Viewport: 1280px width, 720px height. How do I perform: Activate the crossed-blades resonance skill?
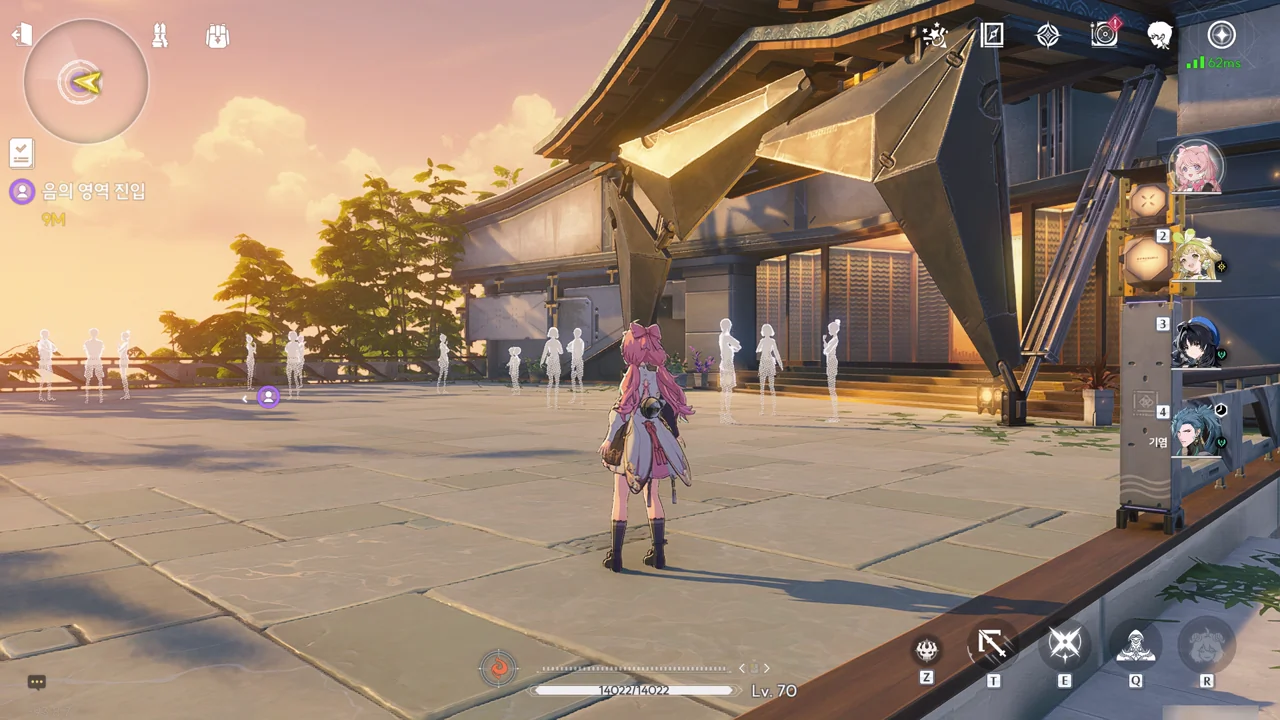pyautogui.click(x=1064, y=646)
